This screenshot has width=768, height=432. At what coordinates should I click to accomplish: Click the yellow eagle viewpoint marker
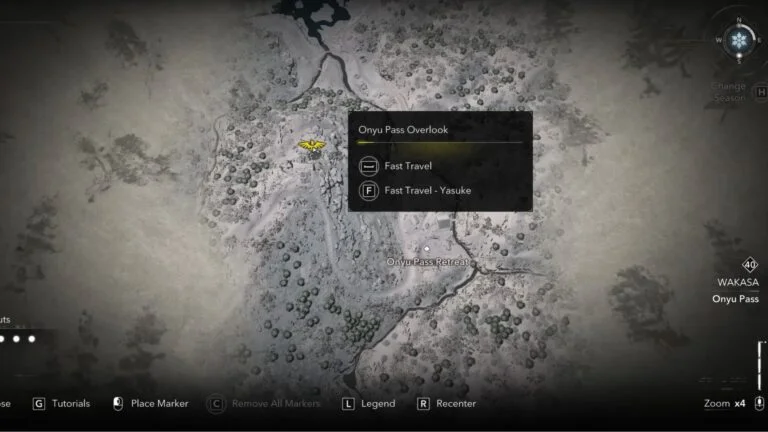312,148
